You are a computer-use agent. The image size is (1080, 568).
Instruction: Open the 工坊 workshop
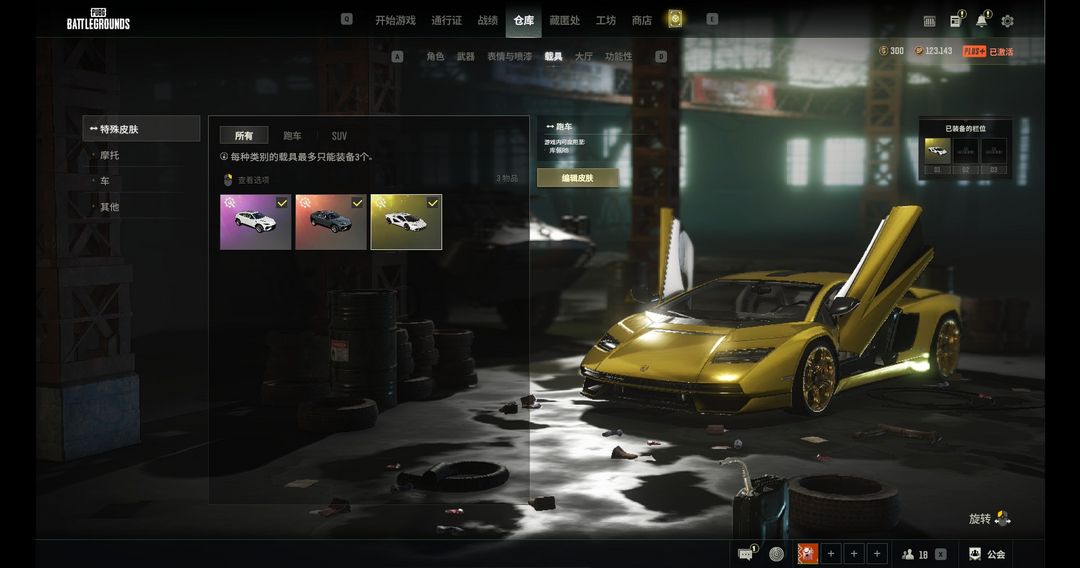coord(605,20)
